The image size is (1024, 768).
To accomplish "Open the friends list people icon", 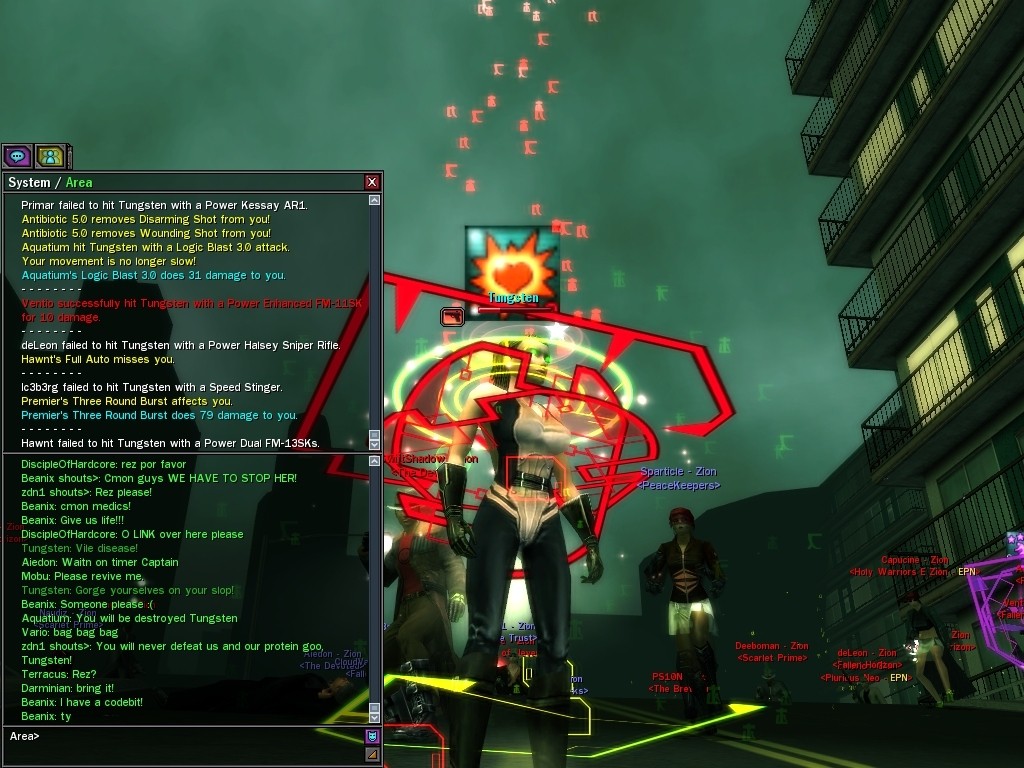I will [x=50, y=156].
